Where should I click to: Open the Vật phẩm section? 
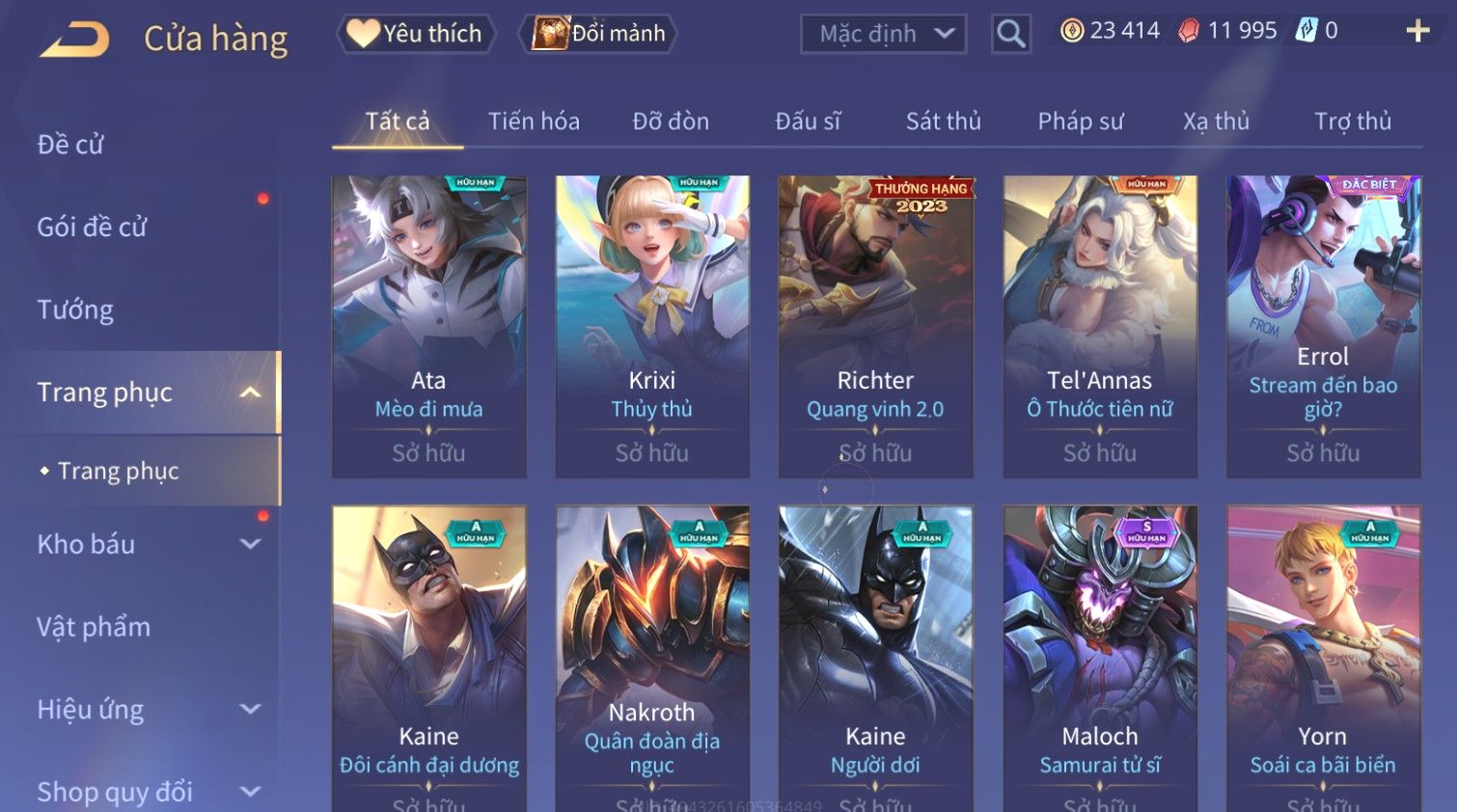tap(94, 627)
